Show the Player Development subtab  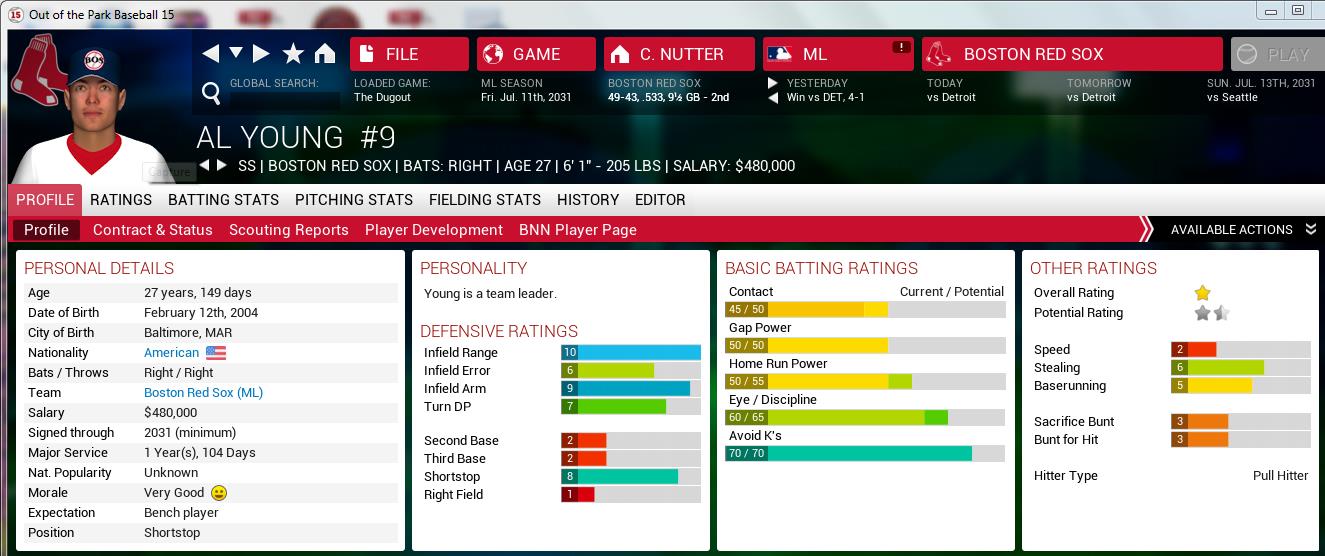tap(434, 230)
